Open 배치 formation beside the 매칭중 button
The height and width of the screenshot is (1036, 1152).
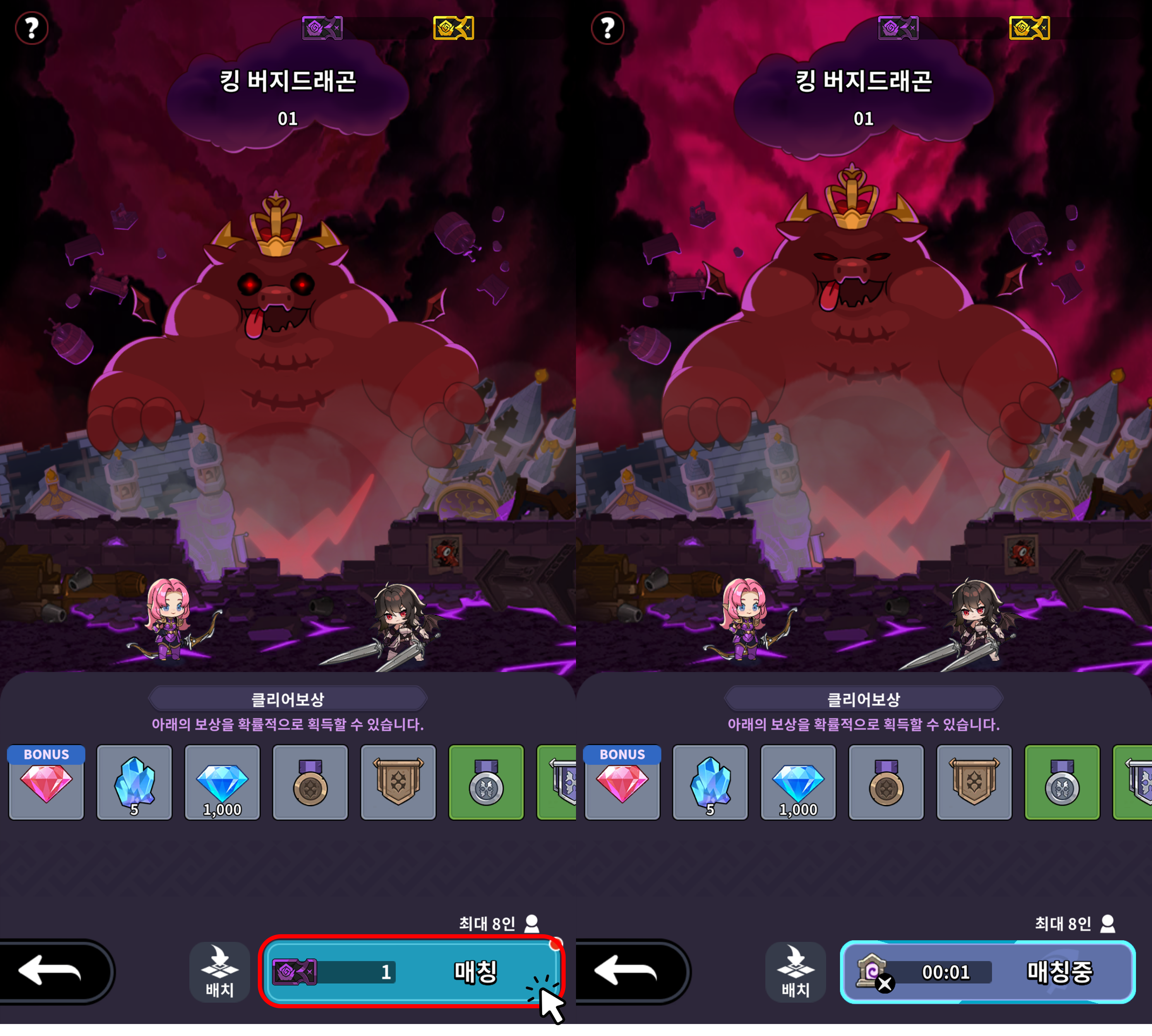[795, 971]
